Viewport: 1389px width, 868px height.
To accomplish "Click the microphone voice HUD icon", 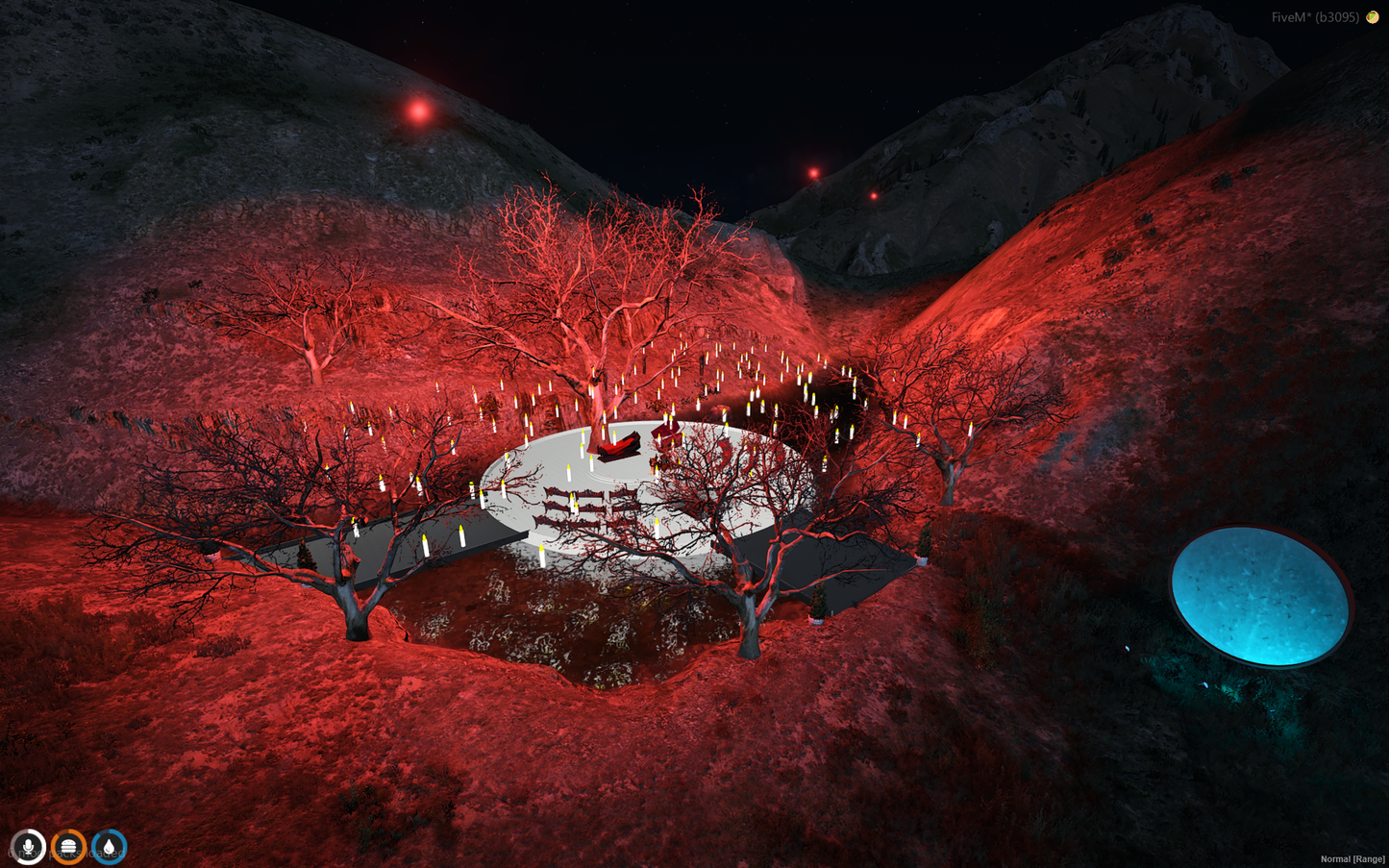I will (29, 847).
